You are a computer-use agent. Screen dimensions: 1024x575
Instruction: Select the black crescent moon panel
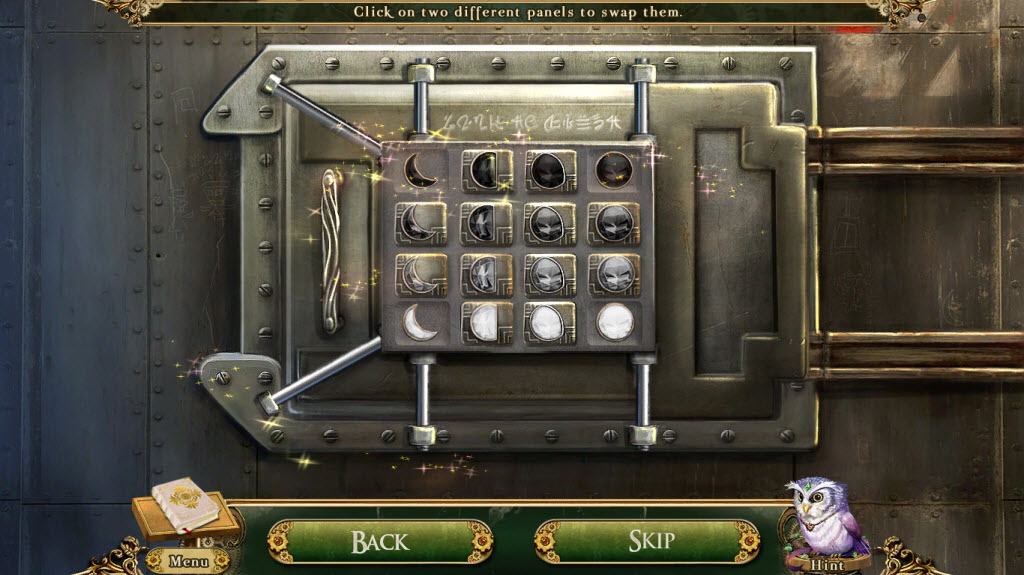point(420,170)
